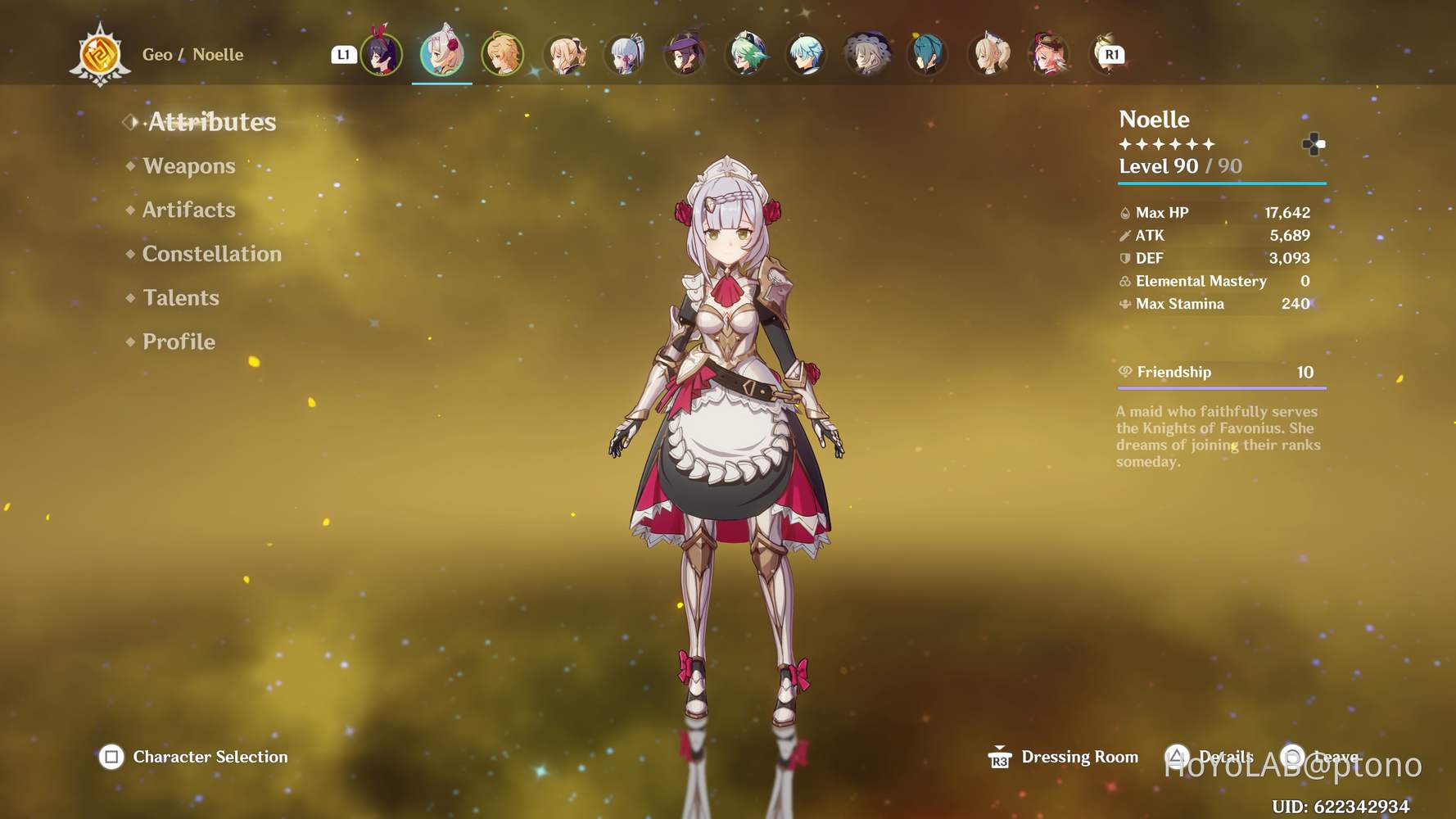Select Ayaka's character portrait
Viewport: 1456px width, 819px height.
pyautogui.click(x=625, y=54)
